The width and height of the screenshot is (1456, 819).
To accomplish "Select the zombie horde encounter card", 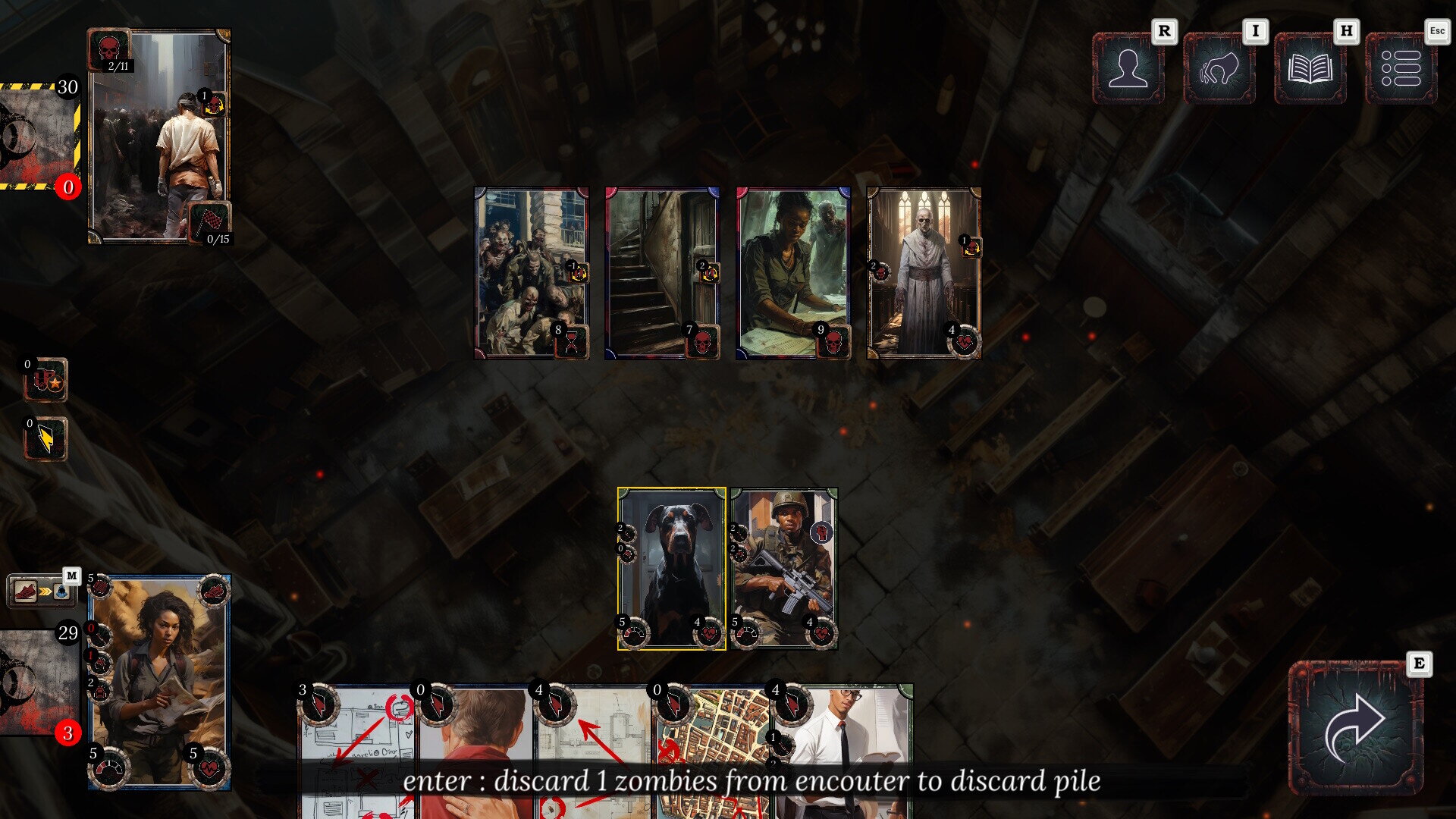I will pos(531,273).
